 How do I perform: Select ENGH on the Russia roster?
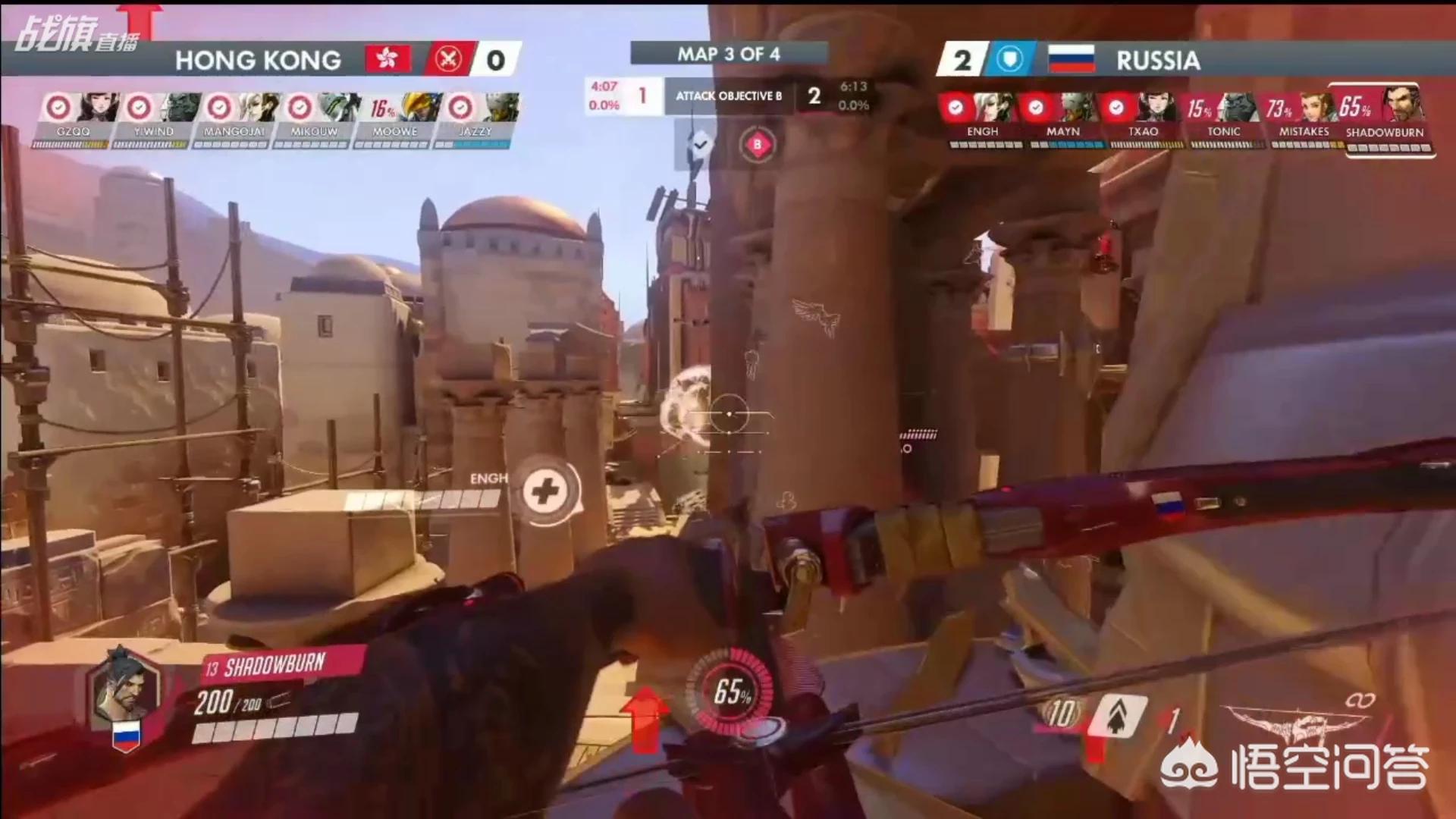click(982, 118)
